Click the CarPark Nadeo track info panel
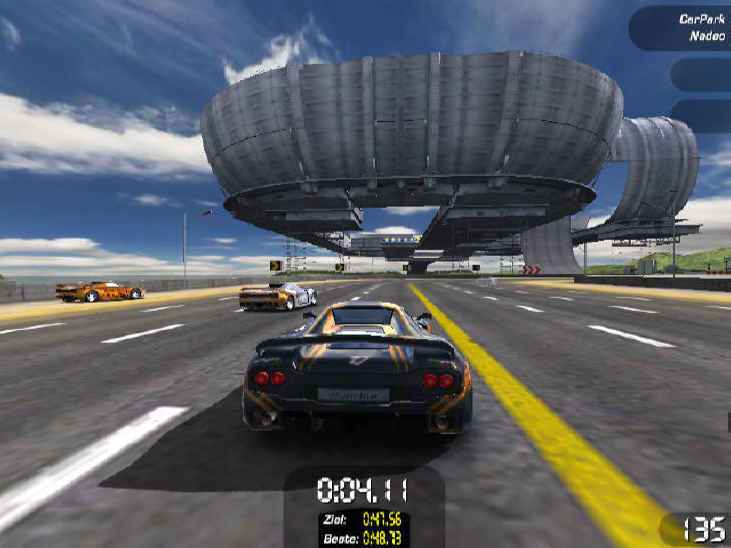This screenshot has width=731, height=548. pyautogui.click(x=683, y=27)
